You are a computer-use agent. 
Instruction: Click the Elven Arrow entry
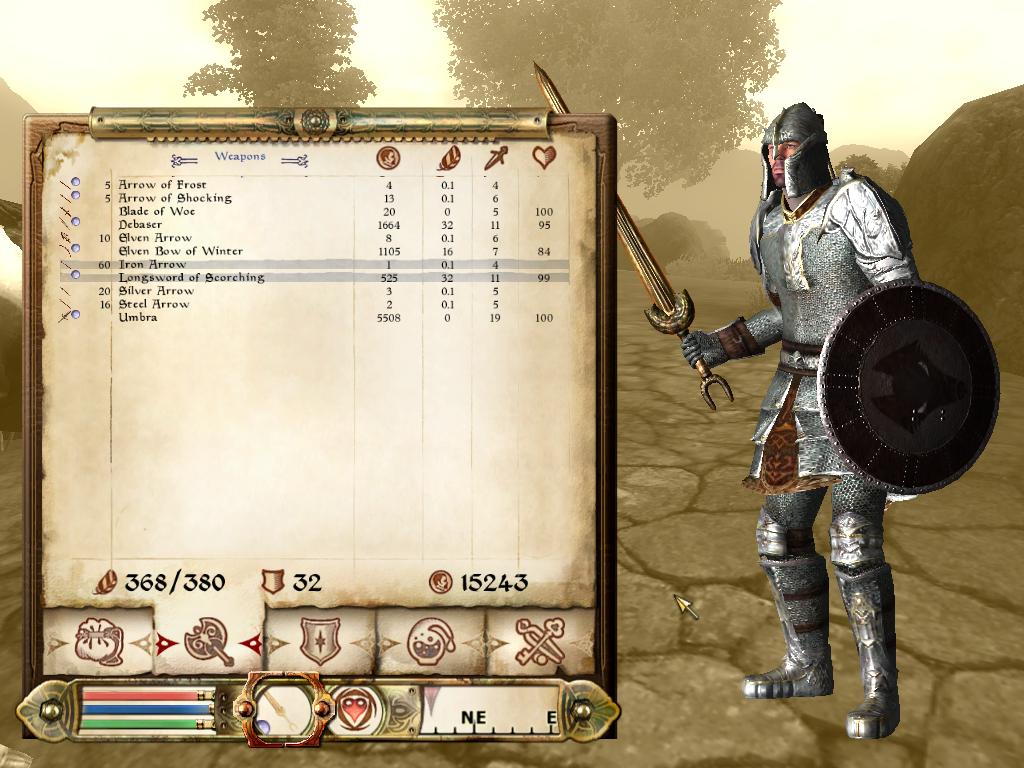click(x=155, y=238)
